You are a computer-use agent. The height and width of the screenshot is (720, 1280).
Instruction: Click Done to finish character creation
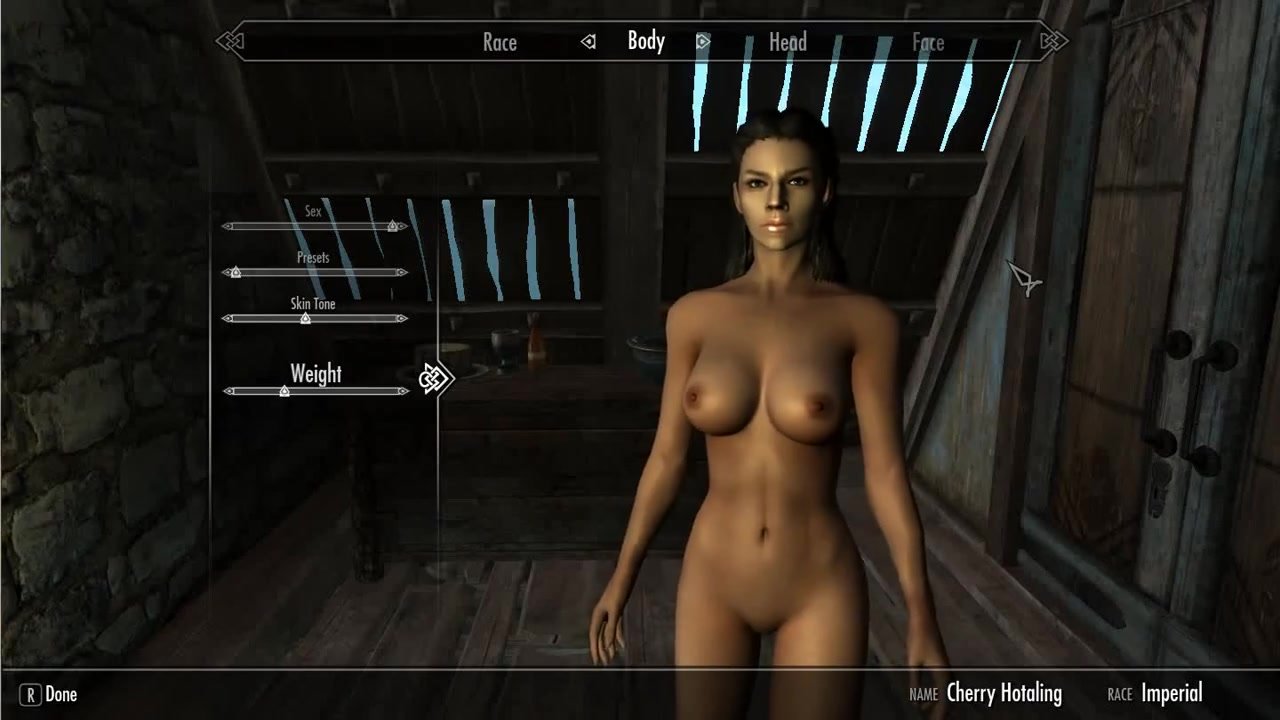click(x=50, y=694)
